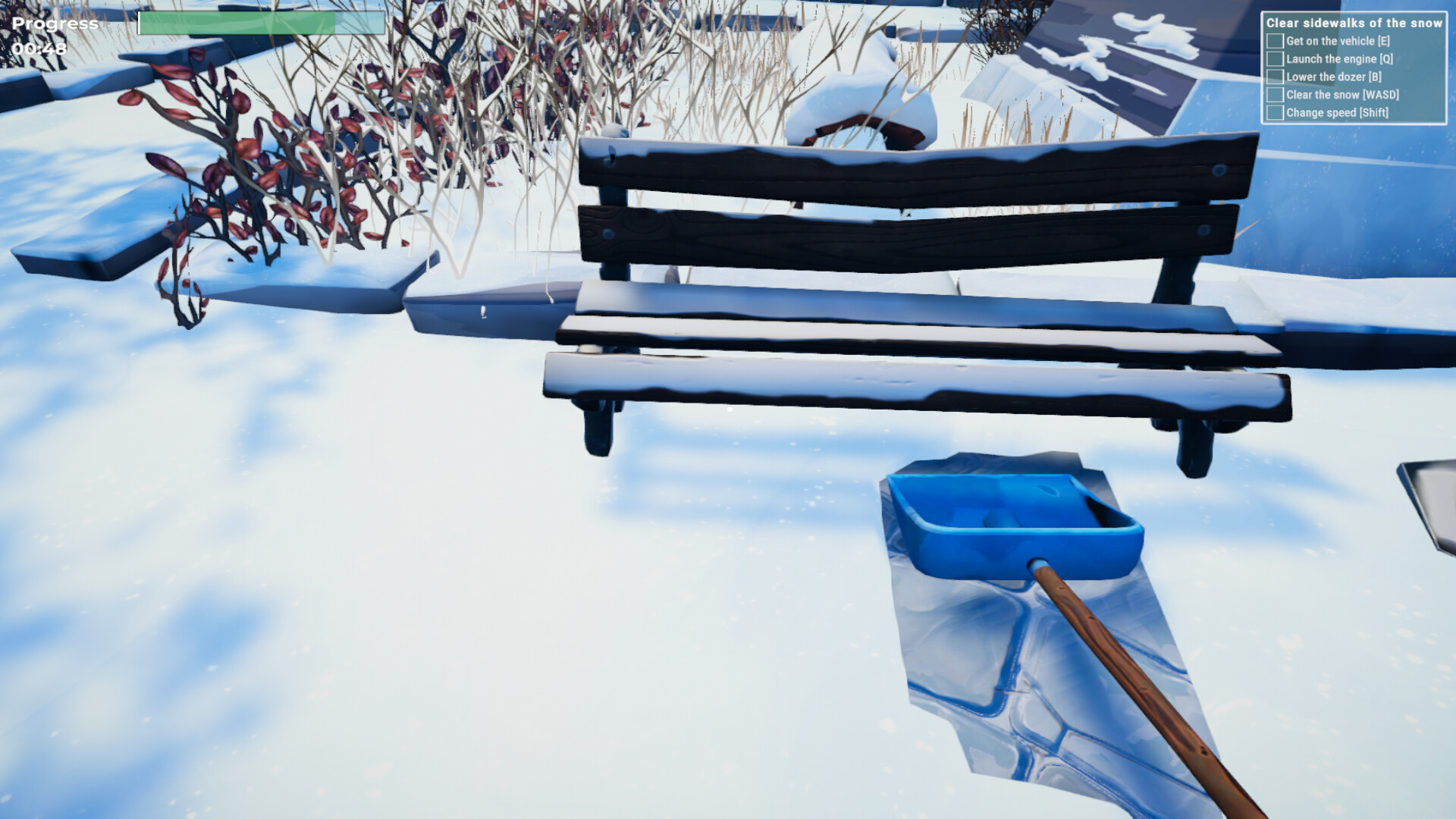Tick the Clear the snow checkbox

(x=1276, y=95)
